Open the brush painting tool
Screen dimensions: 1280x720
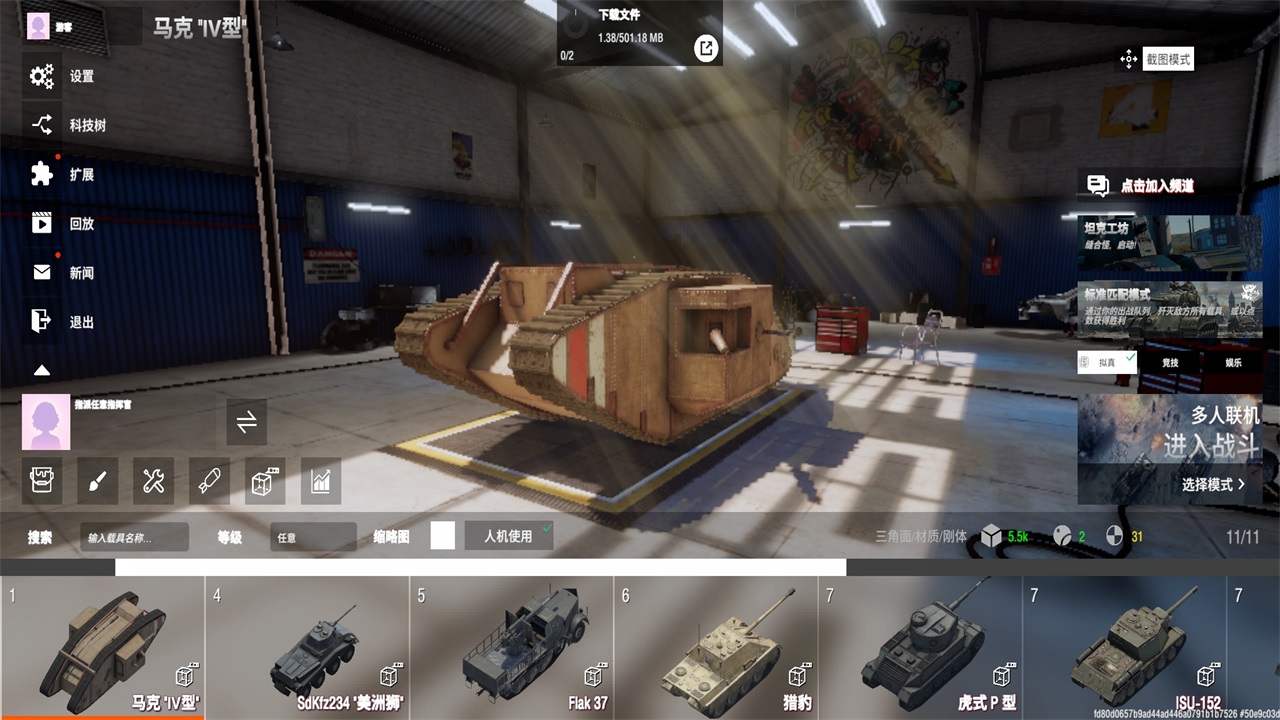96,480
